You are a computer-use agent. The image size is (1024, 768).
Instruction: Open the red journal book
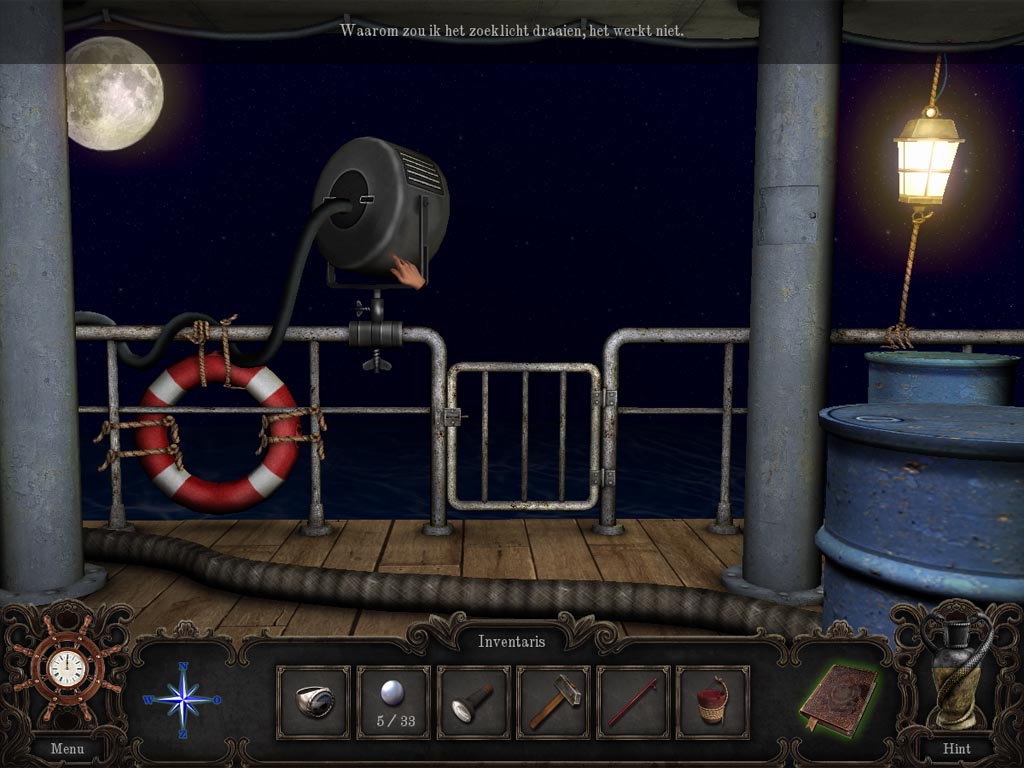[838, 696]
